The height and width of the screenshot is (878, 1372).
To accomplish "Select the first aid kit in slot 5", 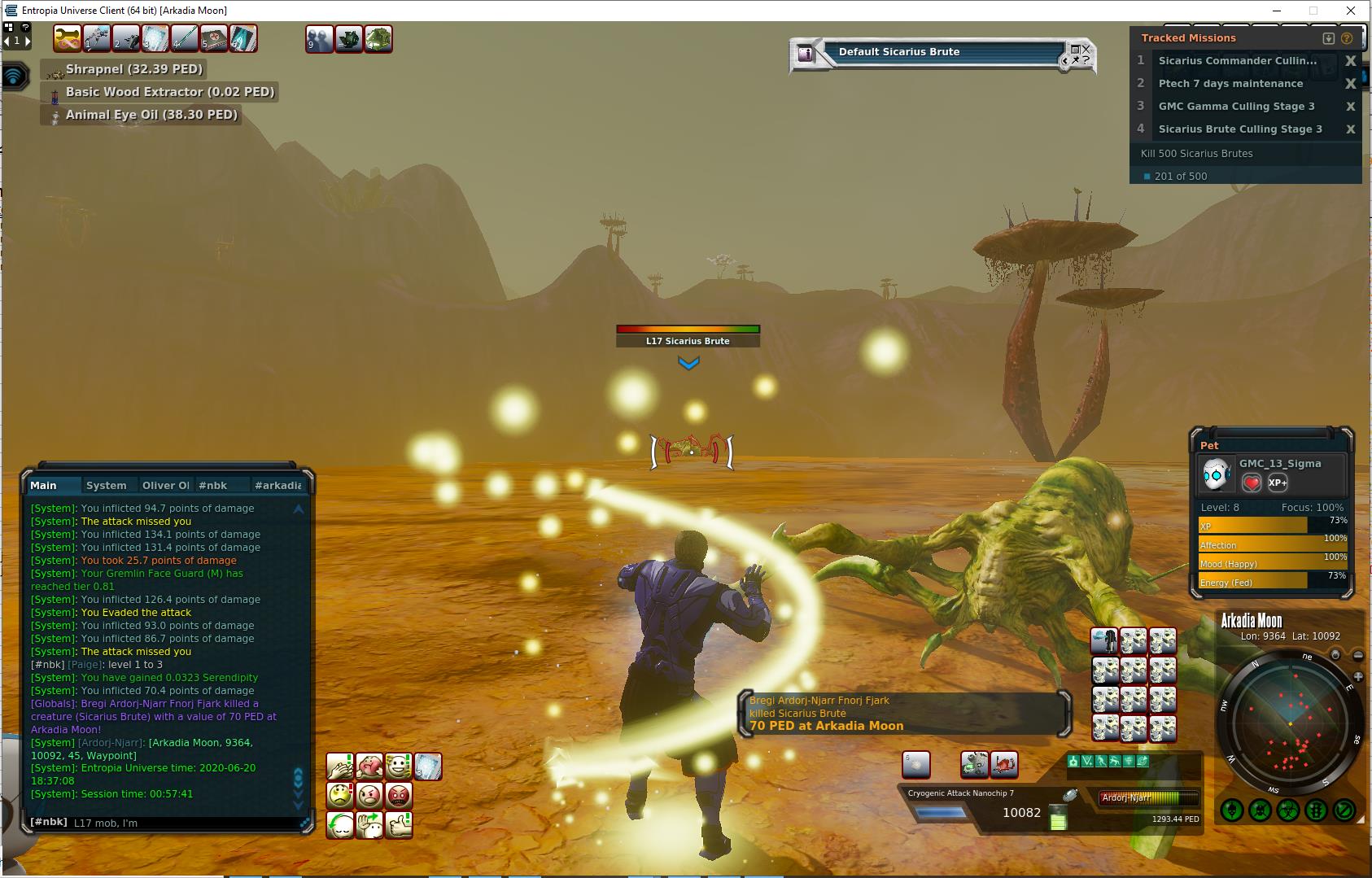I will (213, 38).
